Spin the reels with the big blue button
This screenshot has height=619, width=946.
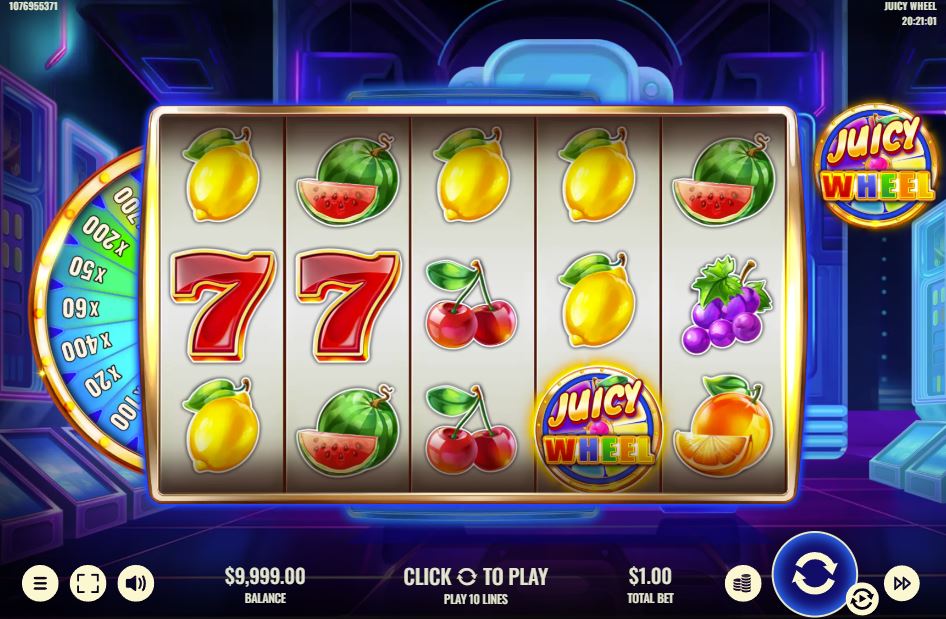(x=814, y=574)
